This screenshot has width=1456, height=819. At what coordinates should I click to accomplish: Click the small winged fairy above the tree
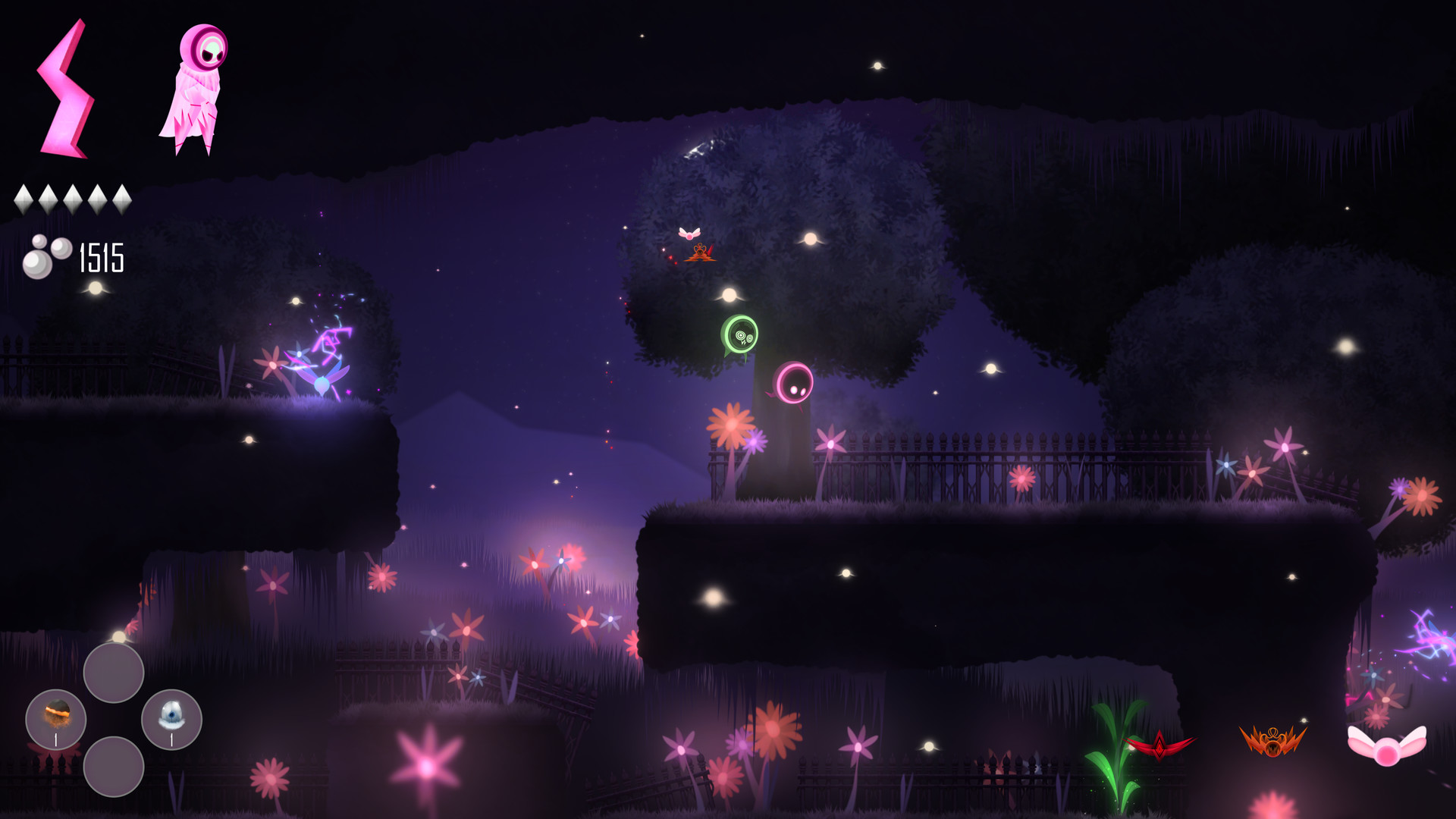pyautogui.click(x=691, y=233)
